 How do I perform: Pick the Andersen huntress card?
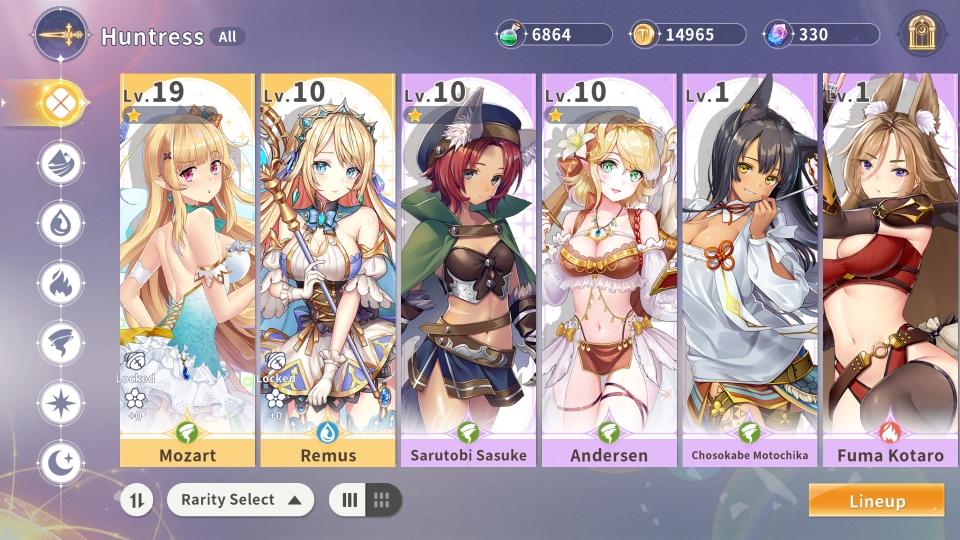coord(608,270)
